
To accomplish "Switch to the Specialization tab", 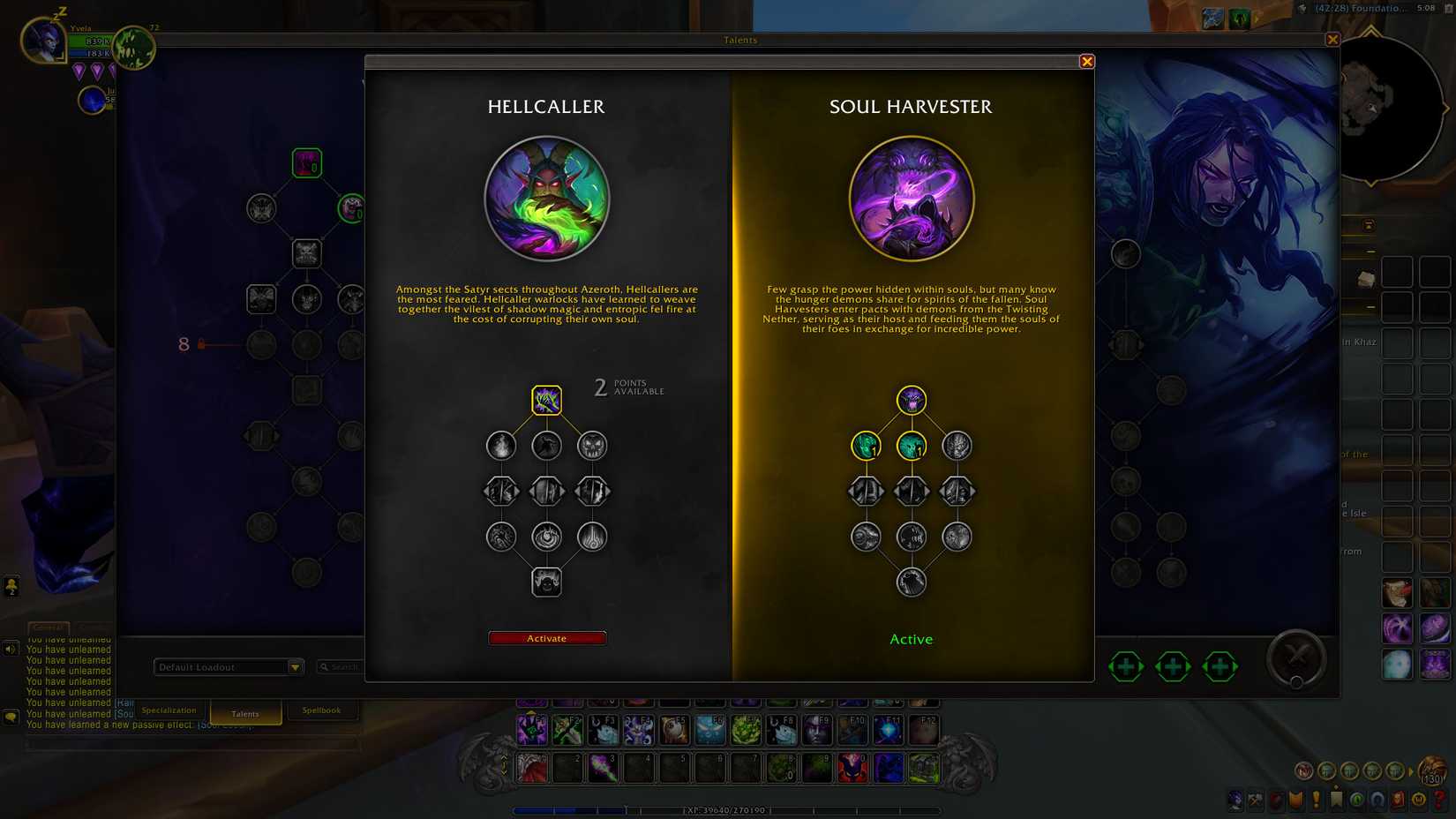I will (x=169, y=710).
